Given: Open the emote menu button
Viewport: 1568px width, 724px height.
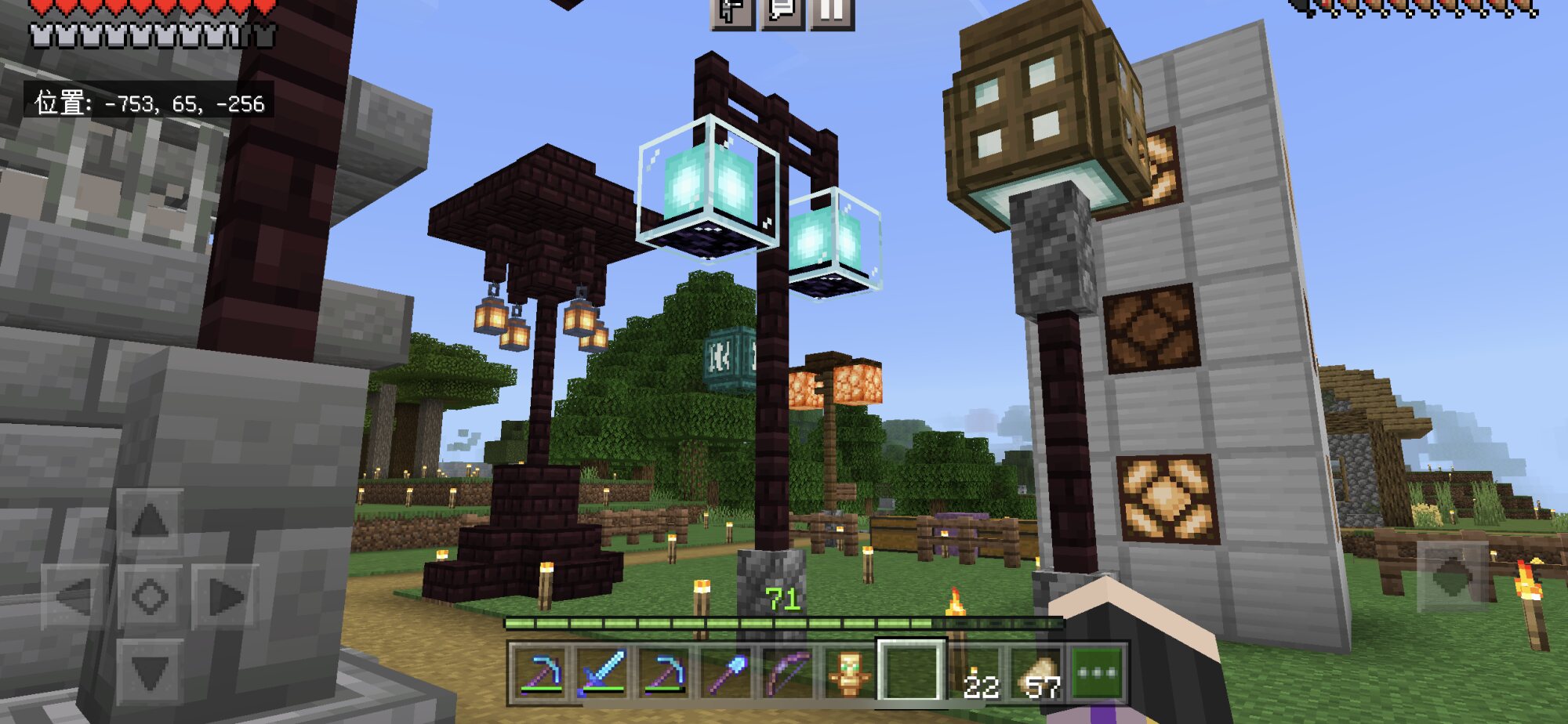Looking at the screenshot, I should [x=733, y=11].
